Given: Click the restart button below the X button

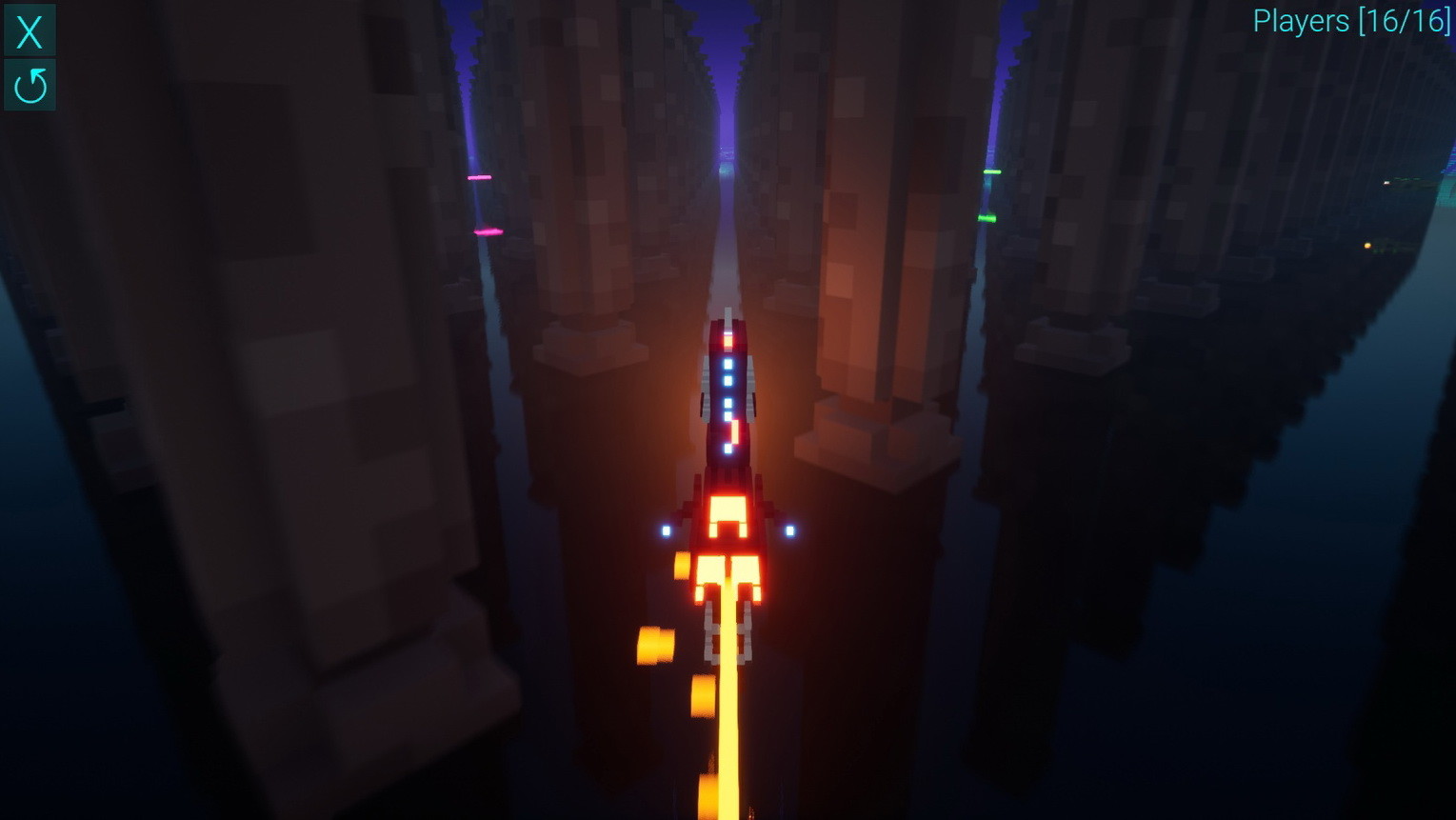Looking at the screenshot, I should point(29,85).
